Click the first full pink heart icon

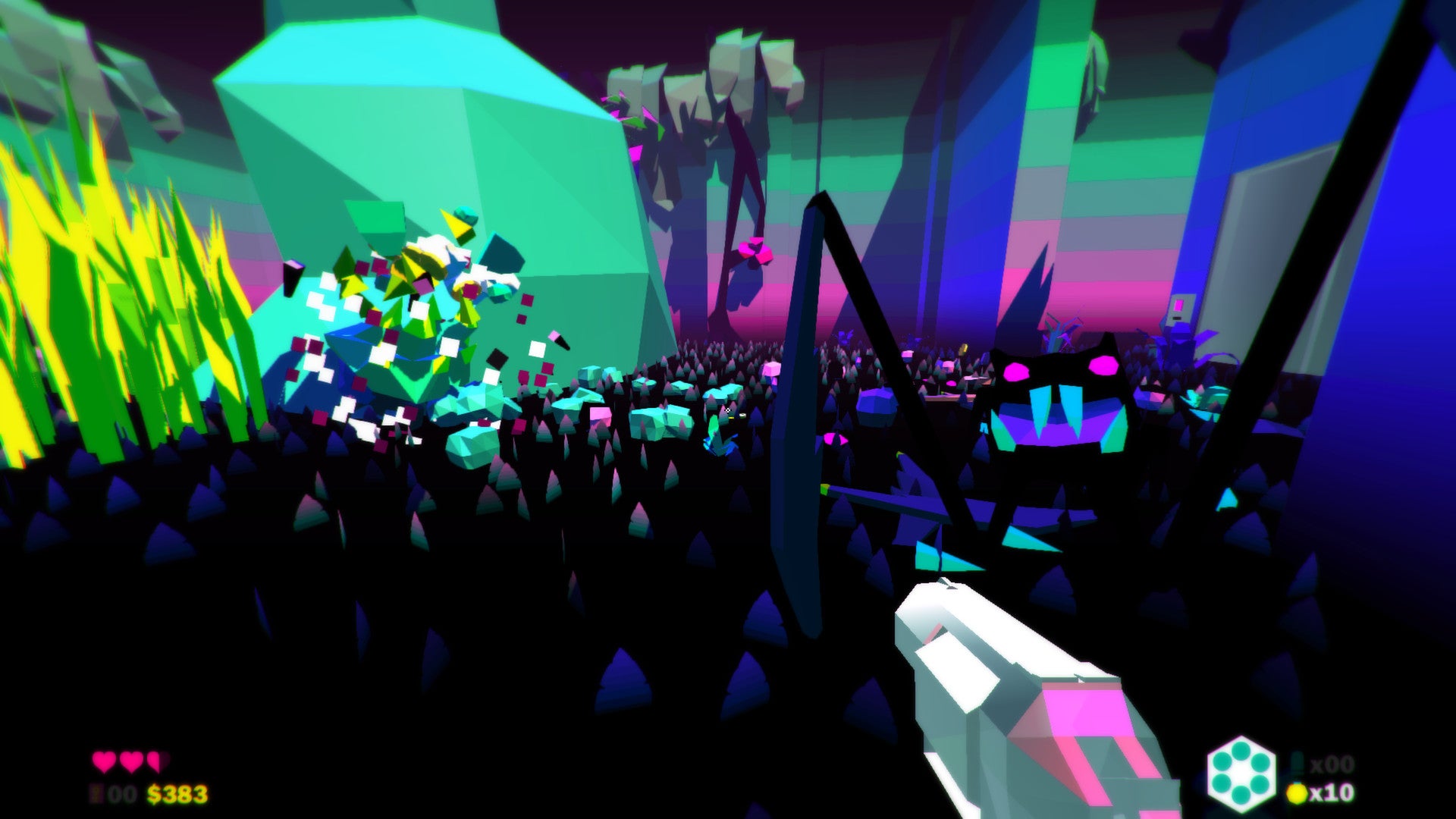coord(103,761)
